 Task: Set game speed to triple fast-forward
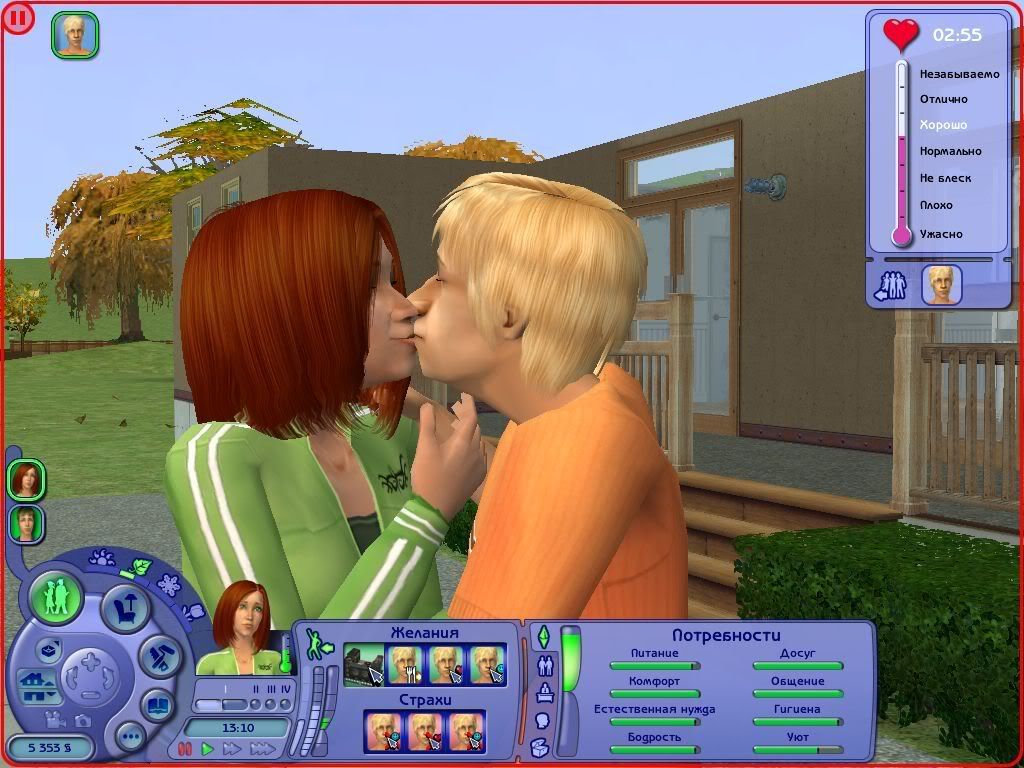point(263,748)
